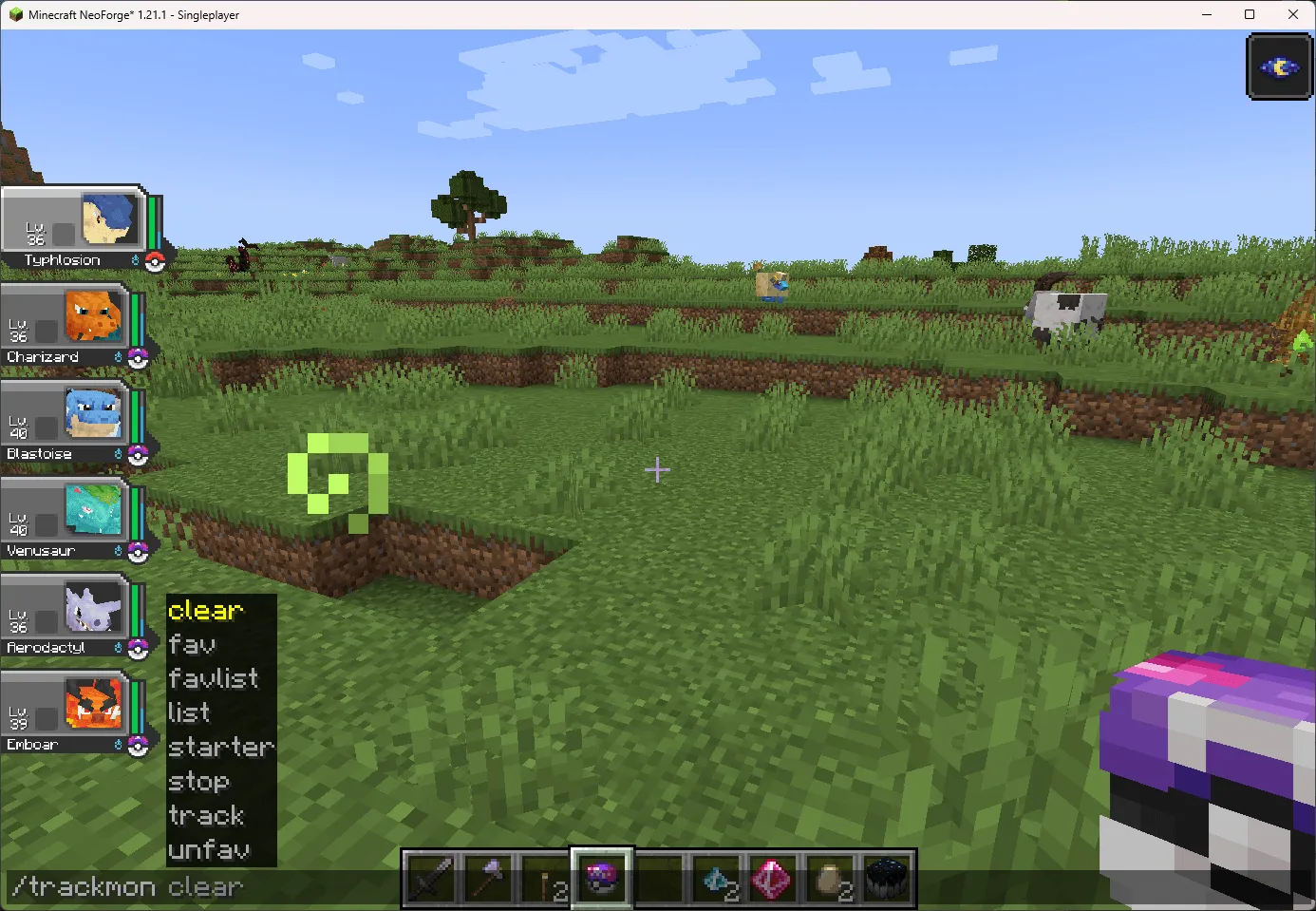Select the diamond shards hotbar slot
The image size is (1316, 911).
click(x=717, y=876)
